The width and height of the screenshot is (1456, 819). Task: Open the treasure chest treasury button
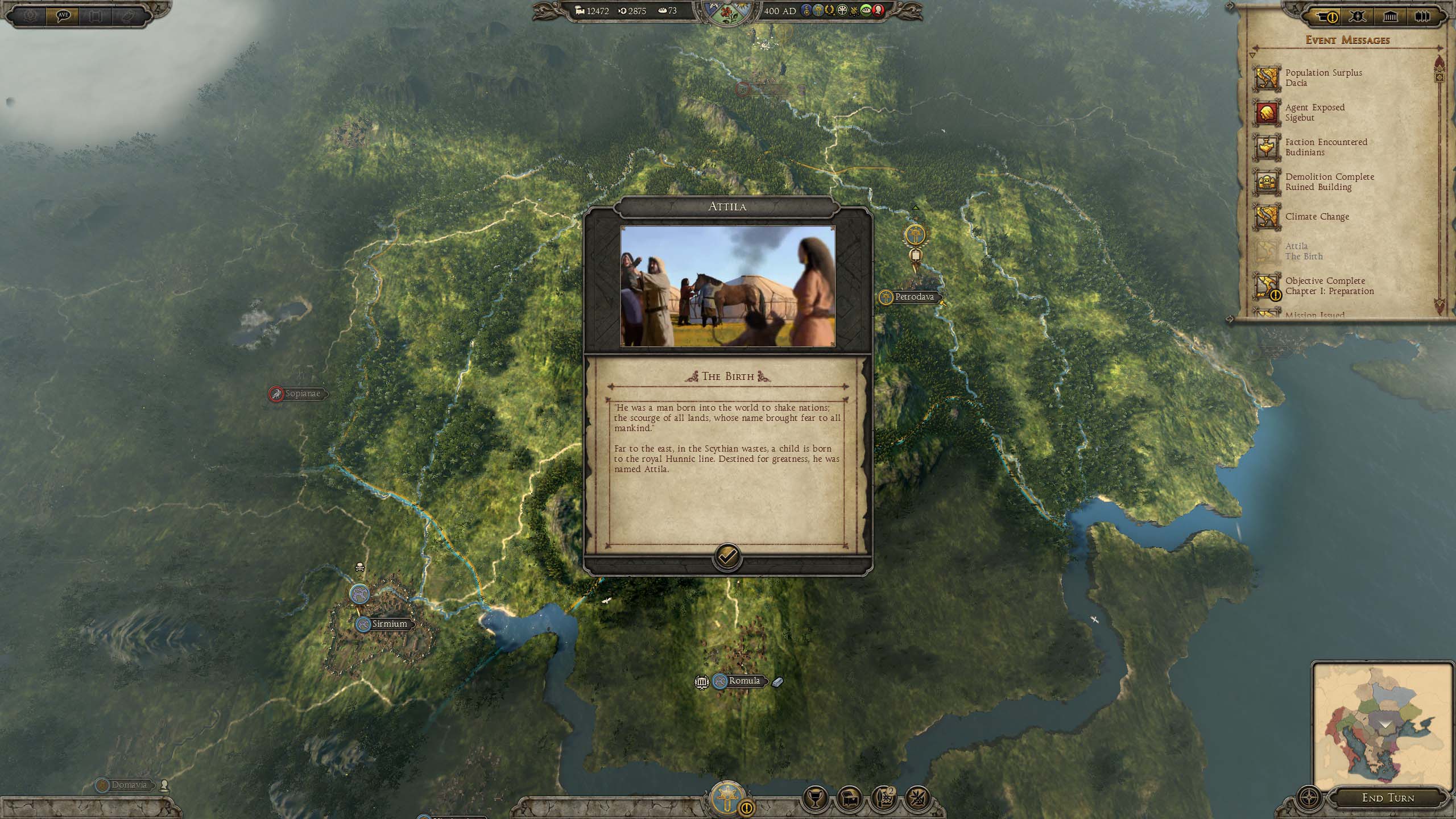pos(850,800)
